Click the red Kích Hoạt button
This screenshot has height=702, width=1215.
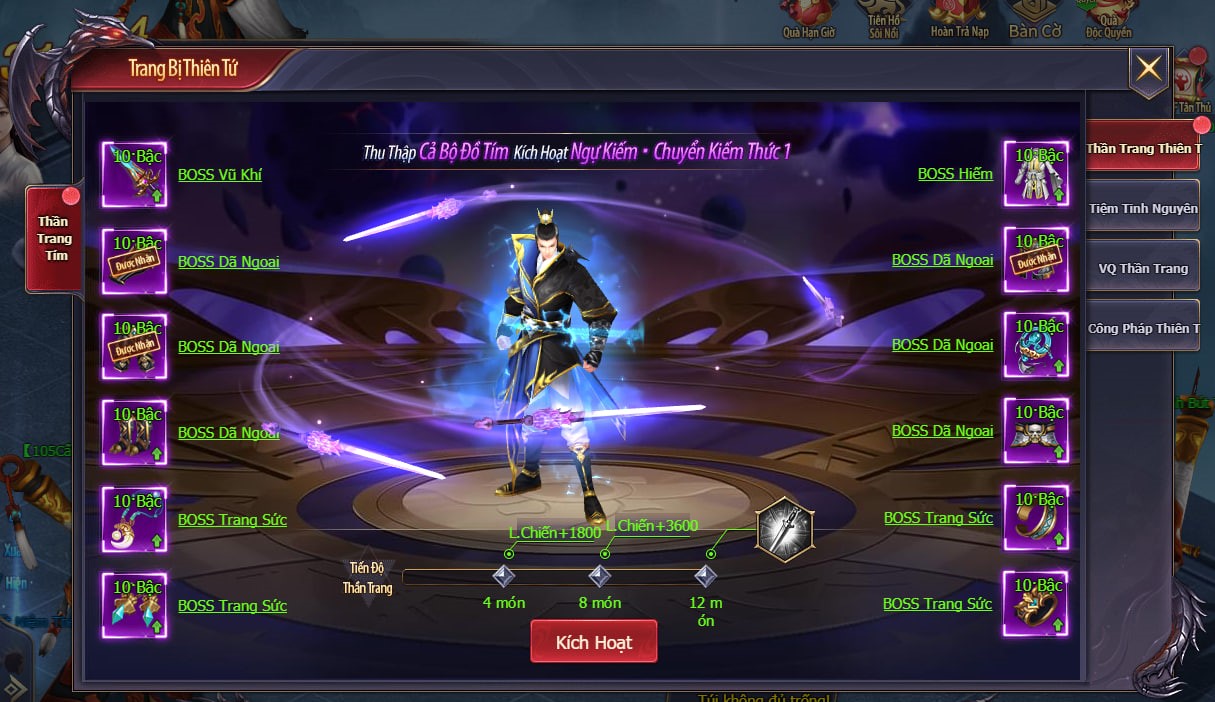pyautogui.click(x=593, y=641)
